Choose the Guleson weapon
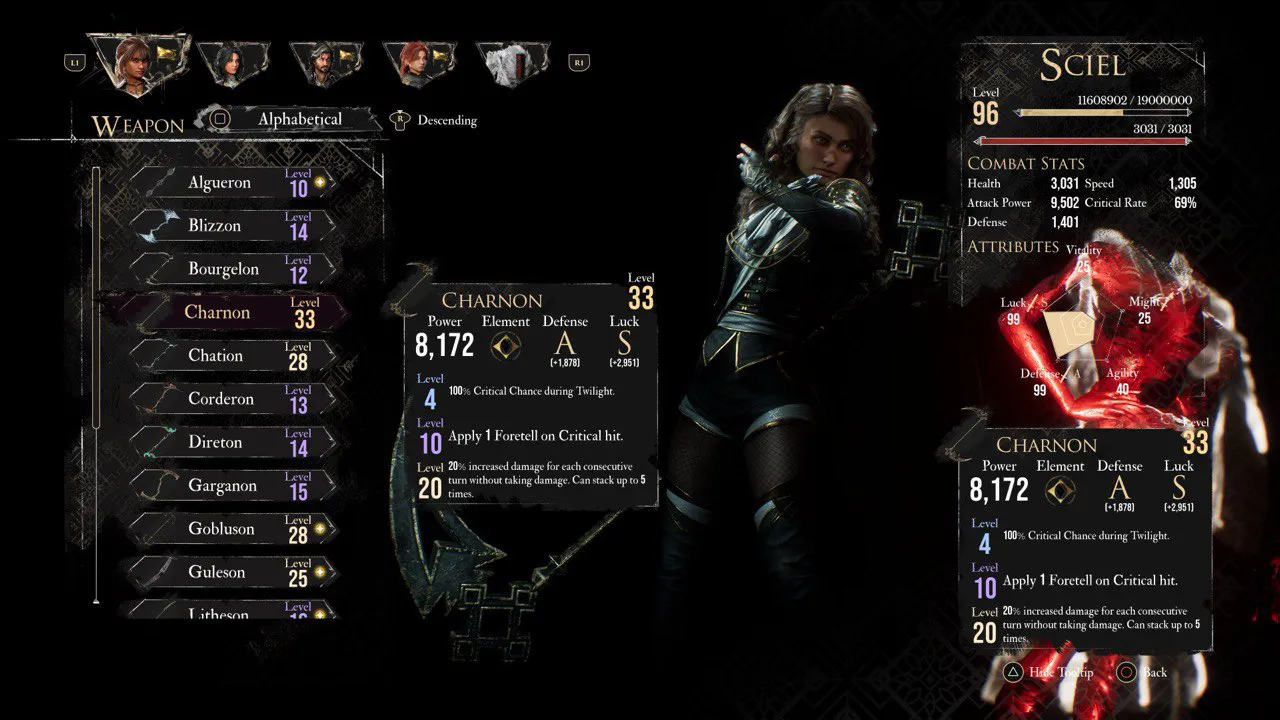The image size is (1280, 720). point(232,572)
